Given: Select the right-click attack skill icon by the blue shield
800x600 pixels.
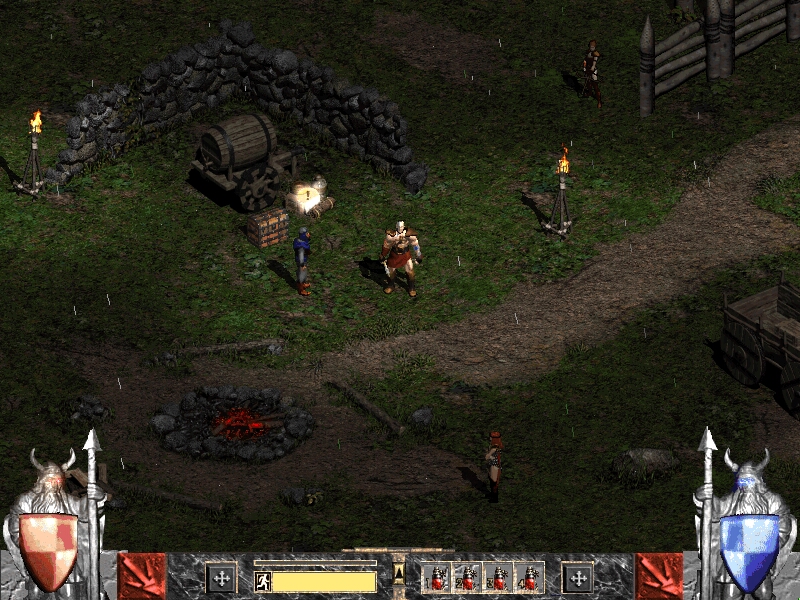Looking at the screenshot, I should tap(659, 576).
